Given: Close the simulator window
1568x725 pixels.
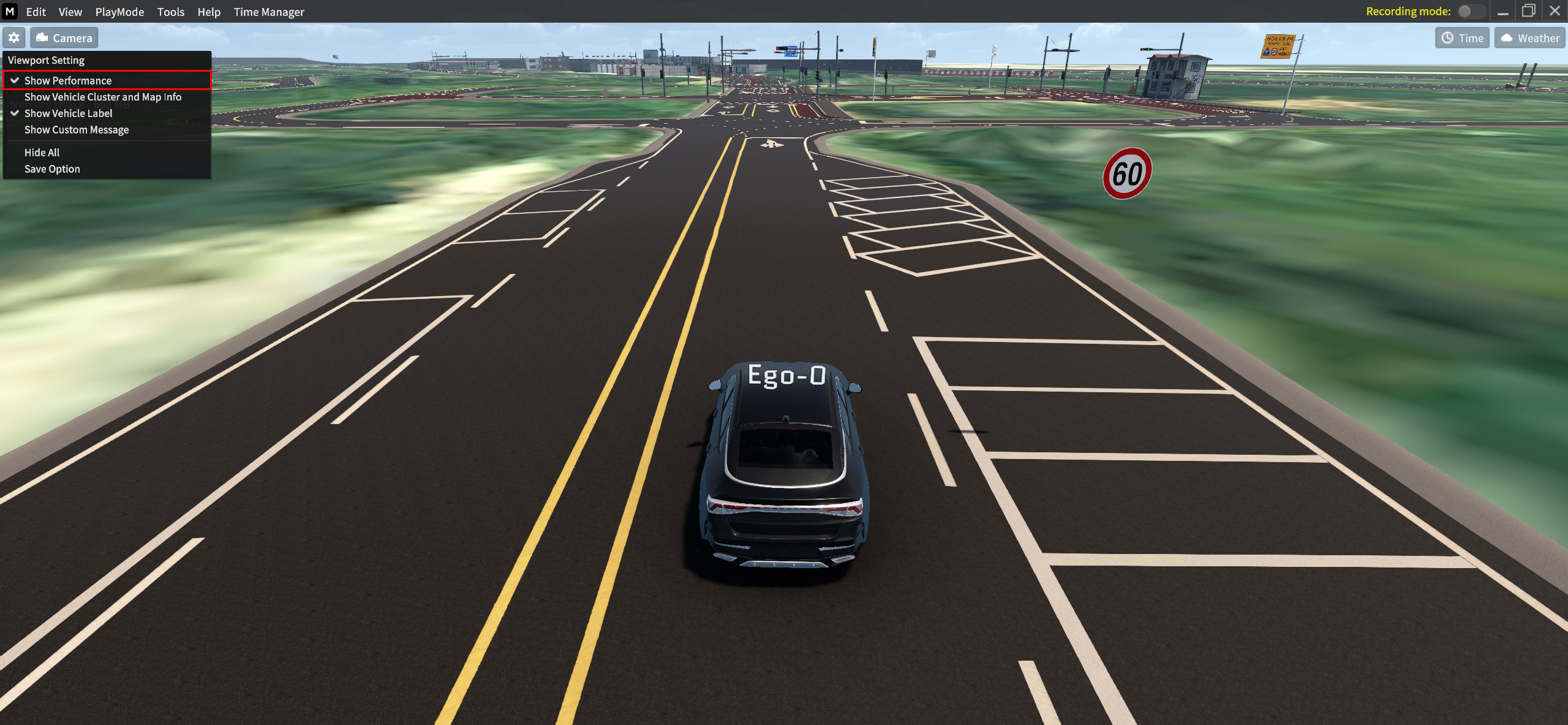Looking at the screenshot, I should coord(1555,11).
